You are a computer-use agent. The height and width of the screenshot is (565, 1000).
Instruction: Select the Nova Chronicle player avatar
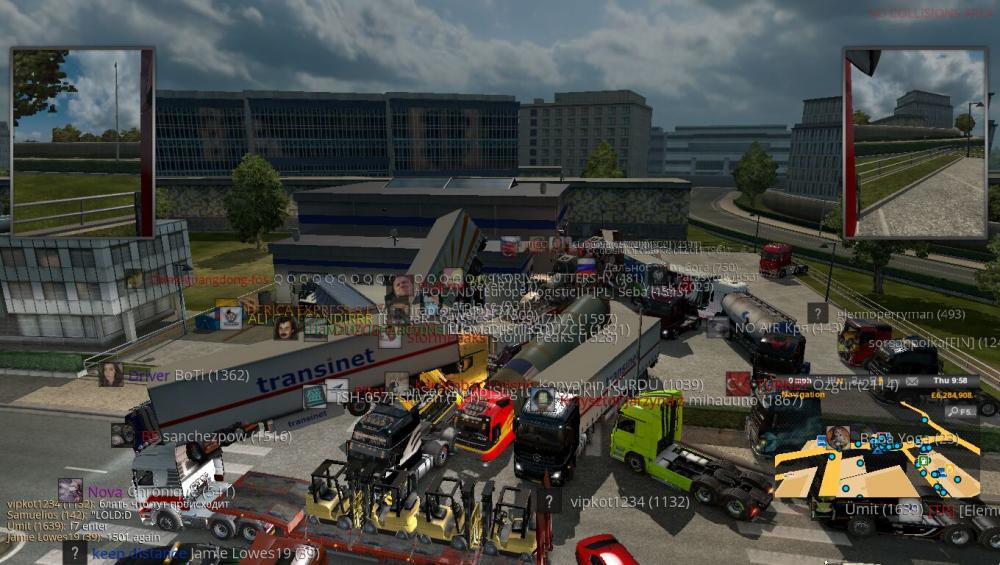(x=70, y=490)
